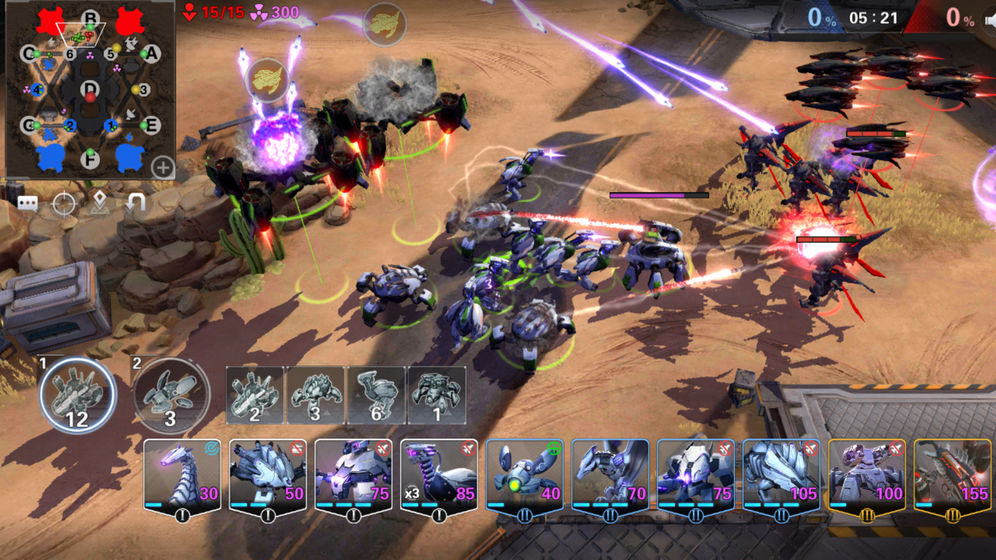Activate the crosshair target command

(64, 204)
